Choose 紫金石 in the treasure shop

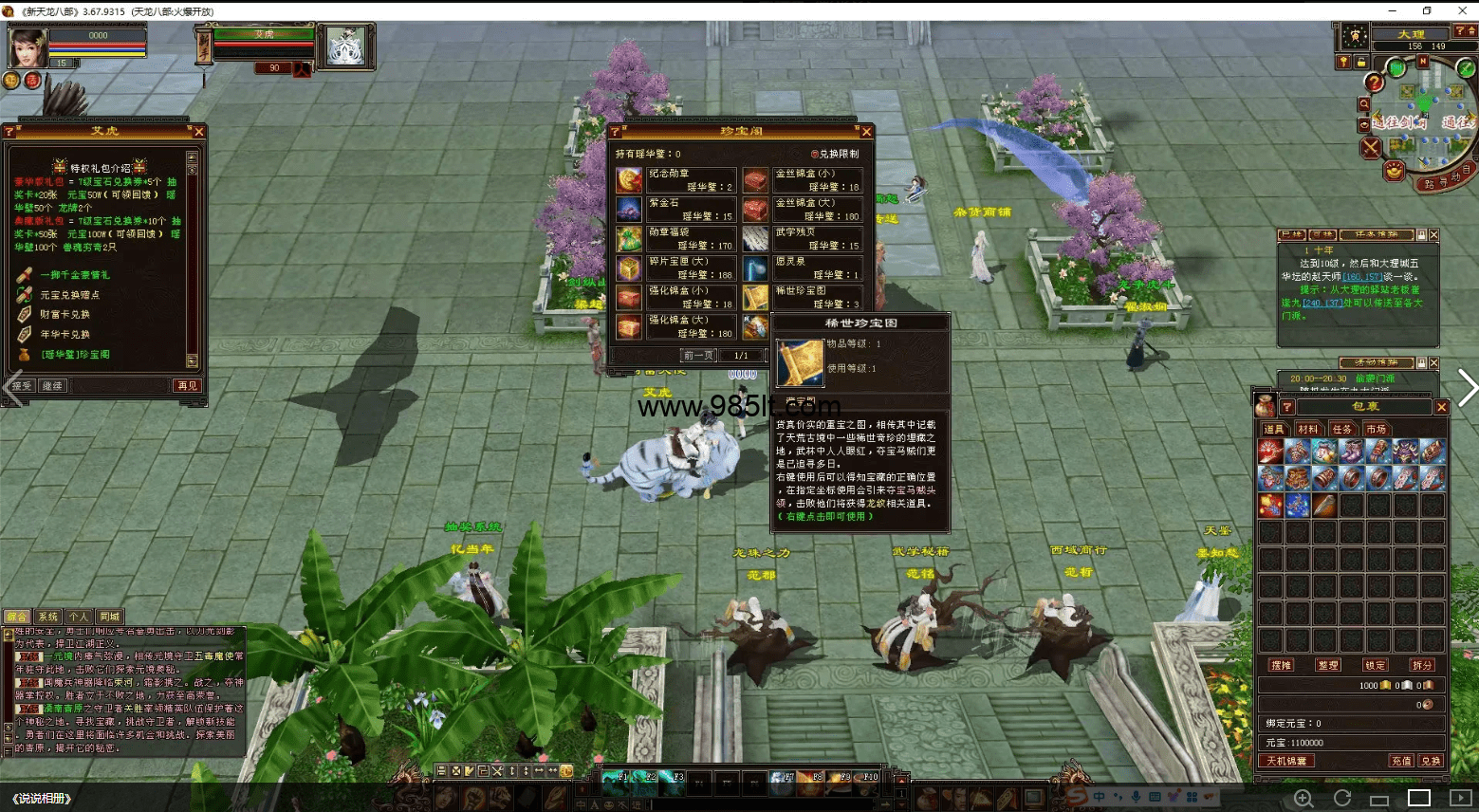(x=676, y=209)
